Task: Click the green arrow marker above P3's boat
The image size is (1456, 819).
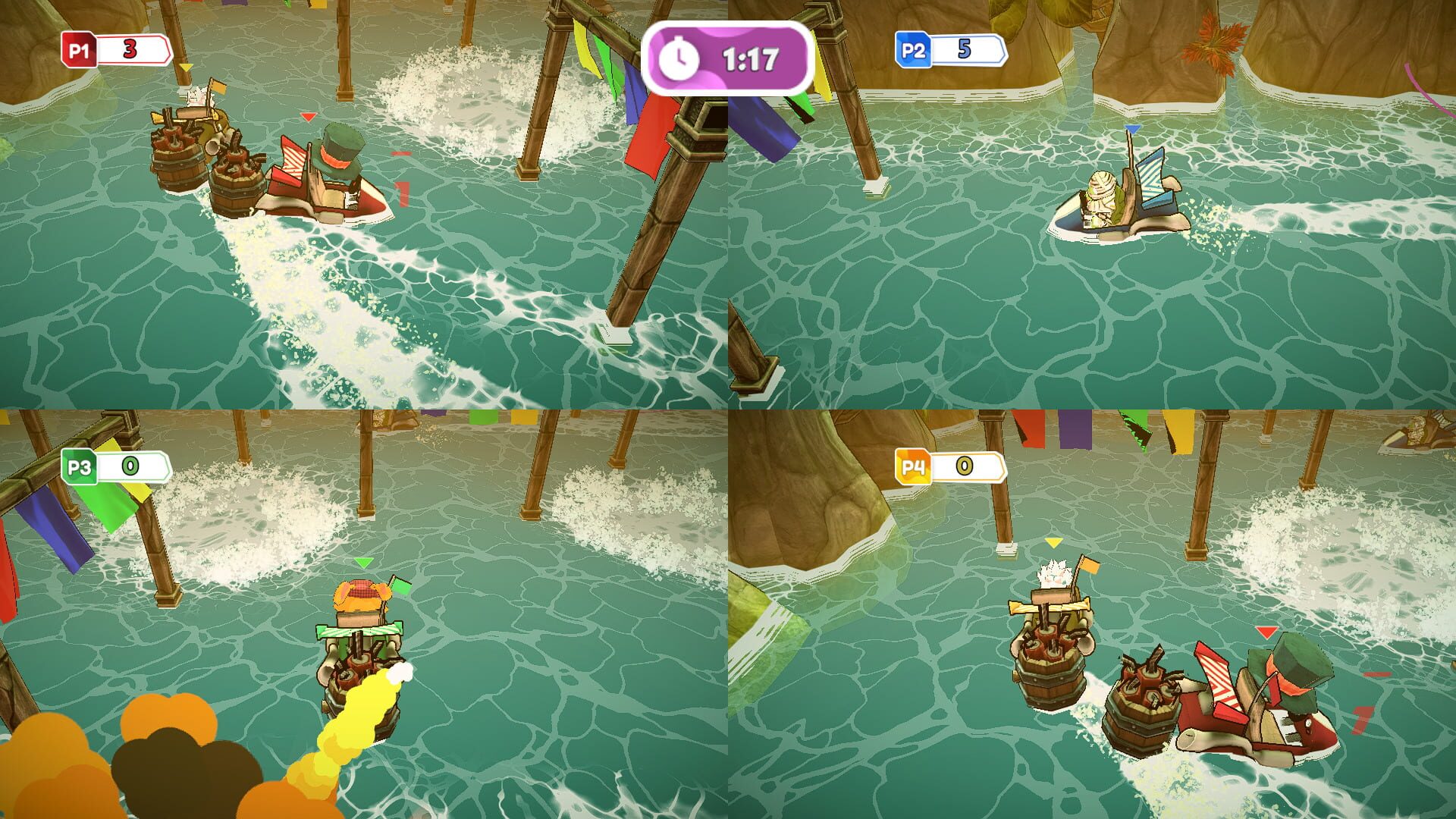Action: click(364, 563)
